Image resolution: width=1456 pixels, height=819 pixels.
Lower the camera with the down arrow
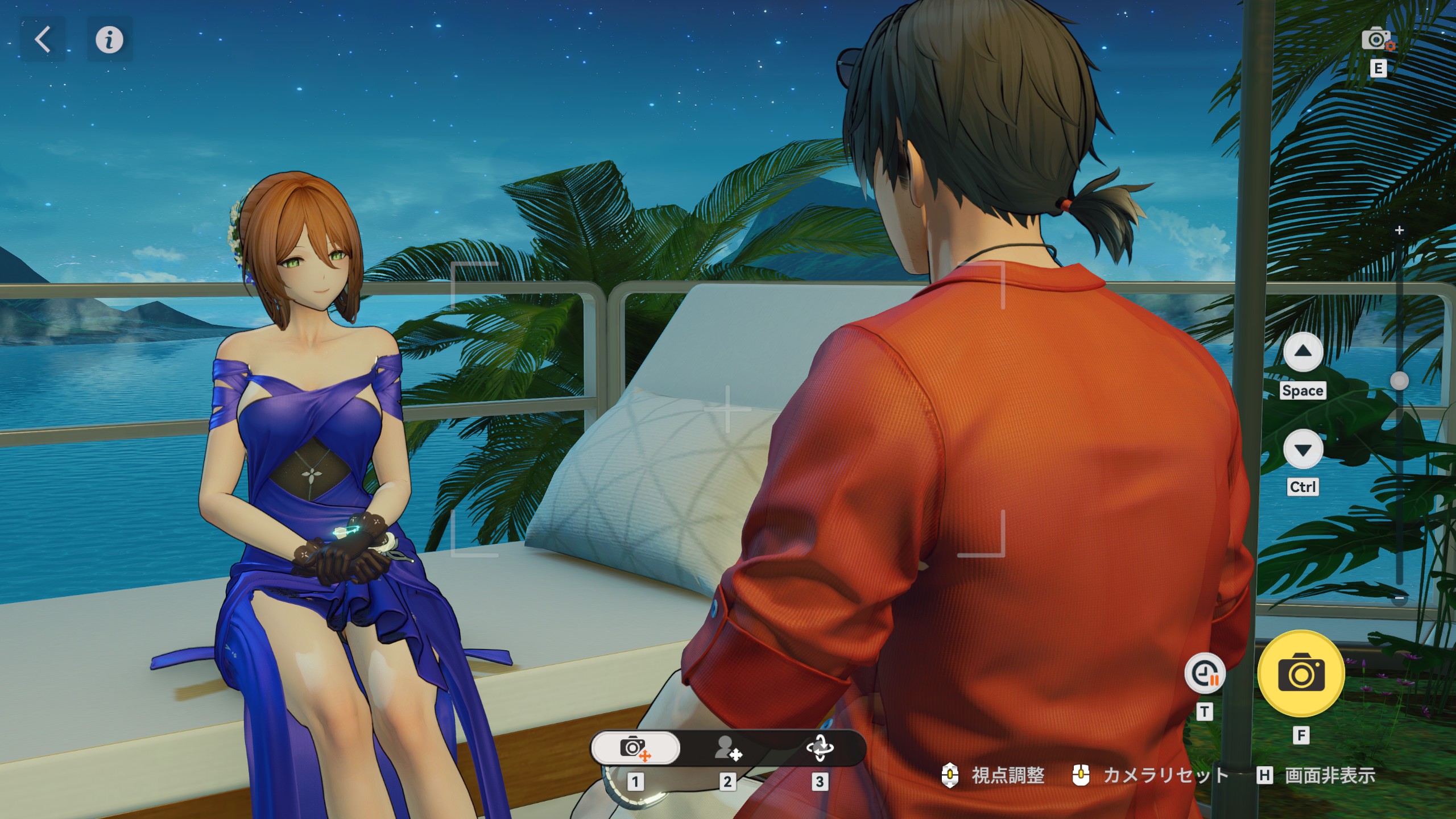1302,449
